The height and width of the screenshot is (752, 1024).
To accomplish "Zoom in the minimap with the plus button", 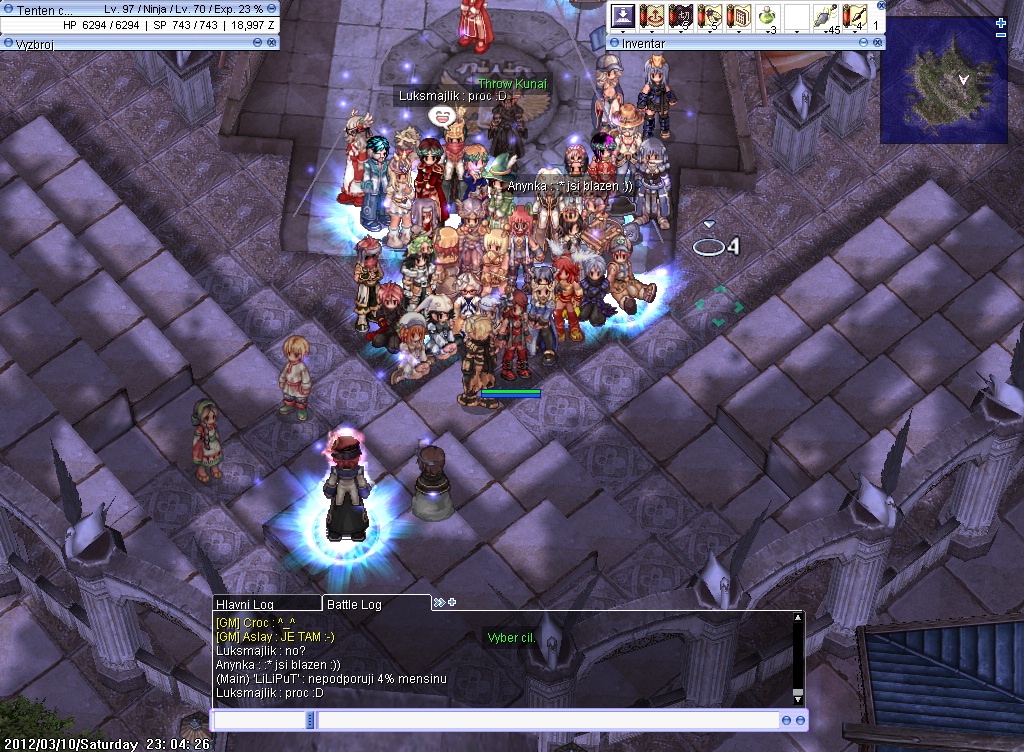I will click(x=1001, y=23).
